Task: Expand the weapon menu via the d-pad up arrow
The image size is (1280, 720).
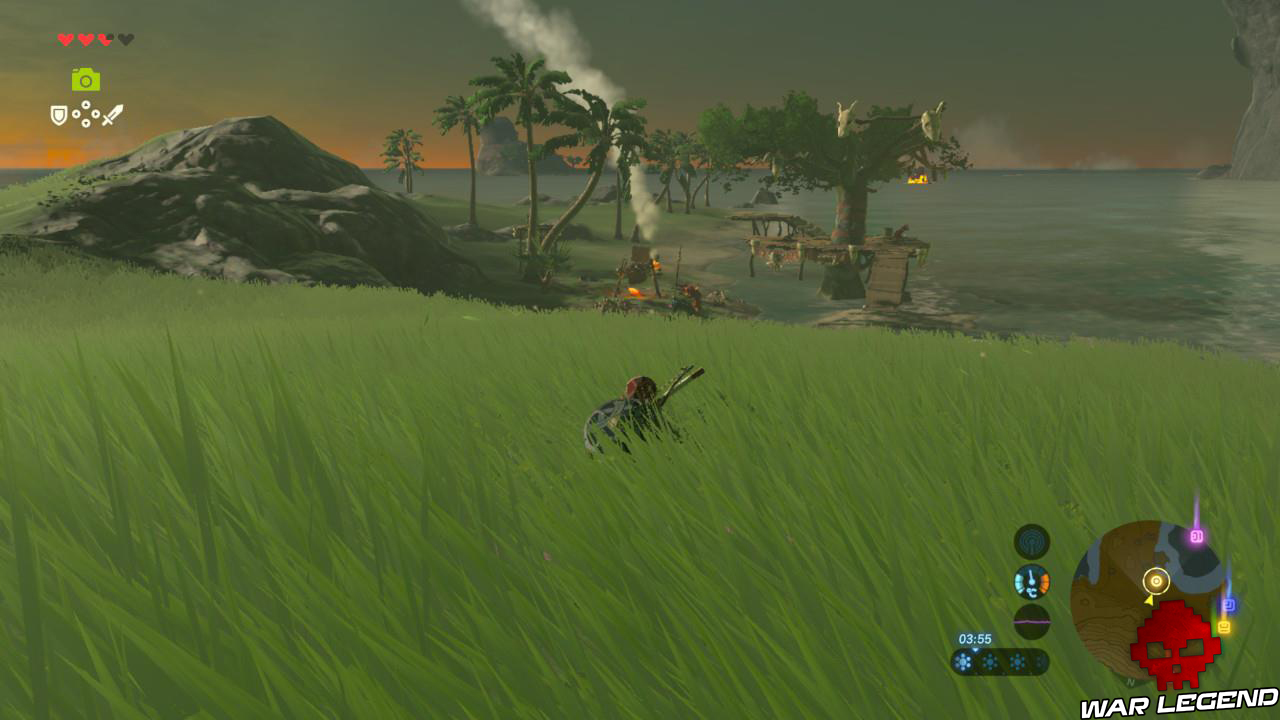Action: pos(86,104)
